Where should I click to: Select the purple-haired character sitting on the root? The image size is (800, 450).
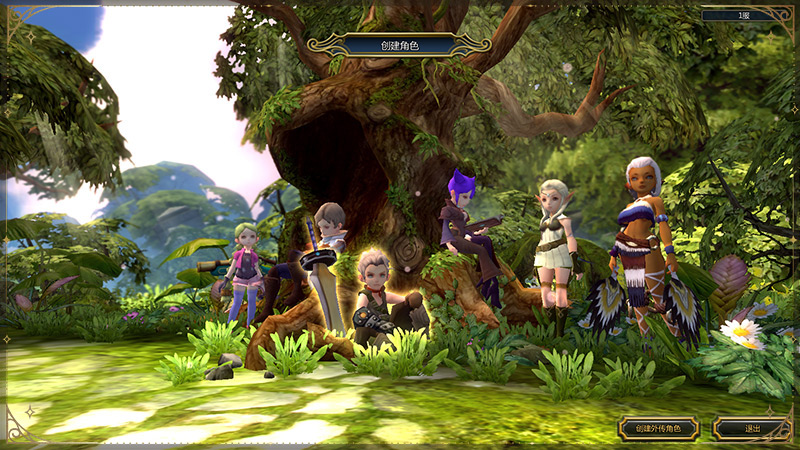pos(468,235)
